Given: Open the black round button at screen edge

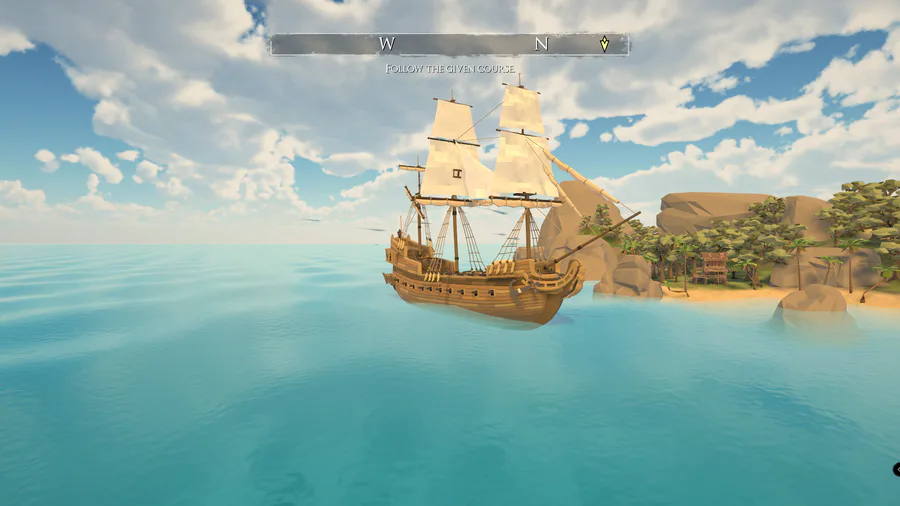Looking at the screenshot, I should click(896, 469).
